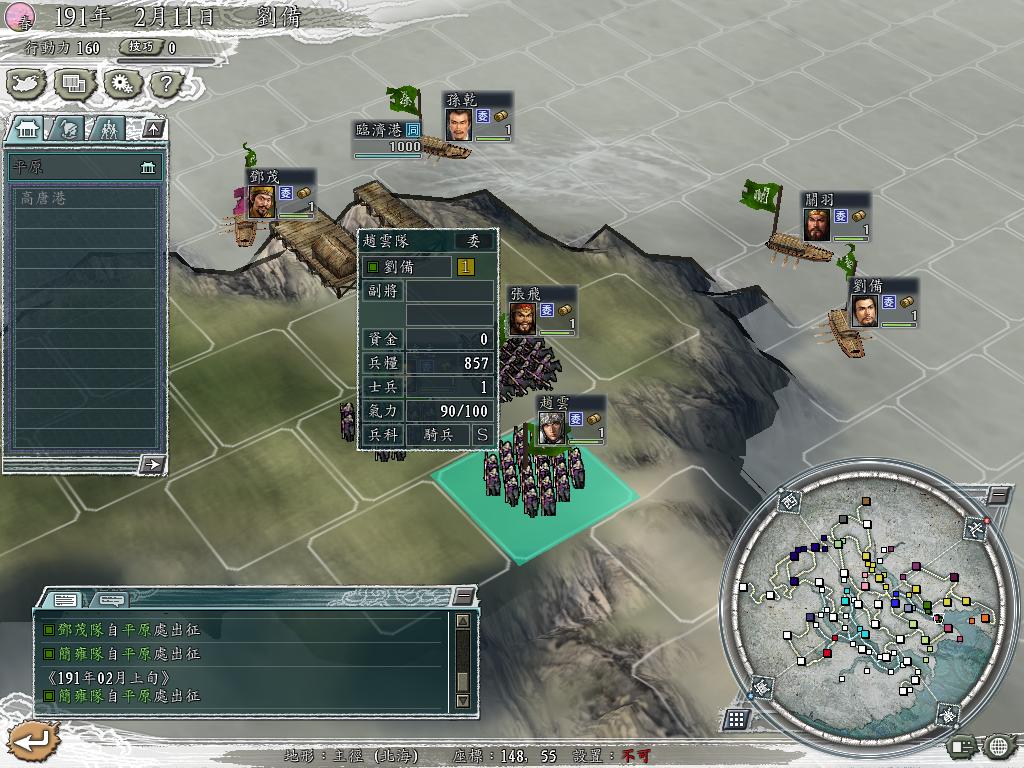Open the question mark help button
Viewport: 1024px width, 768px height.
pyautogui.click(x=163, y=84)
